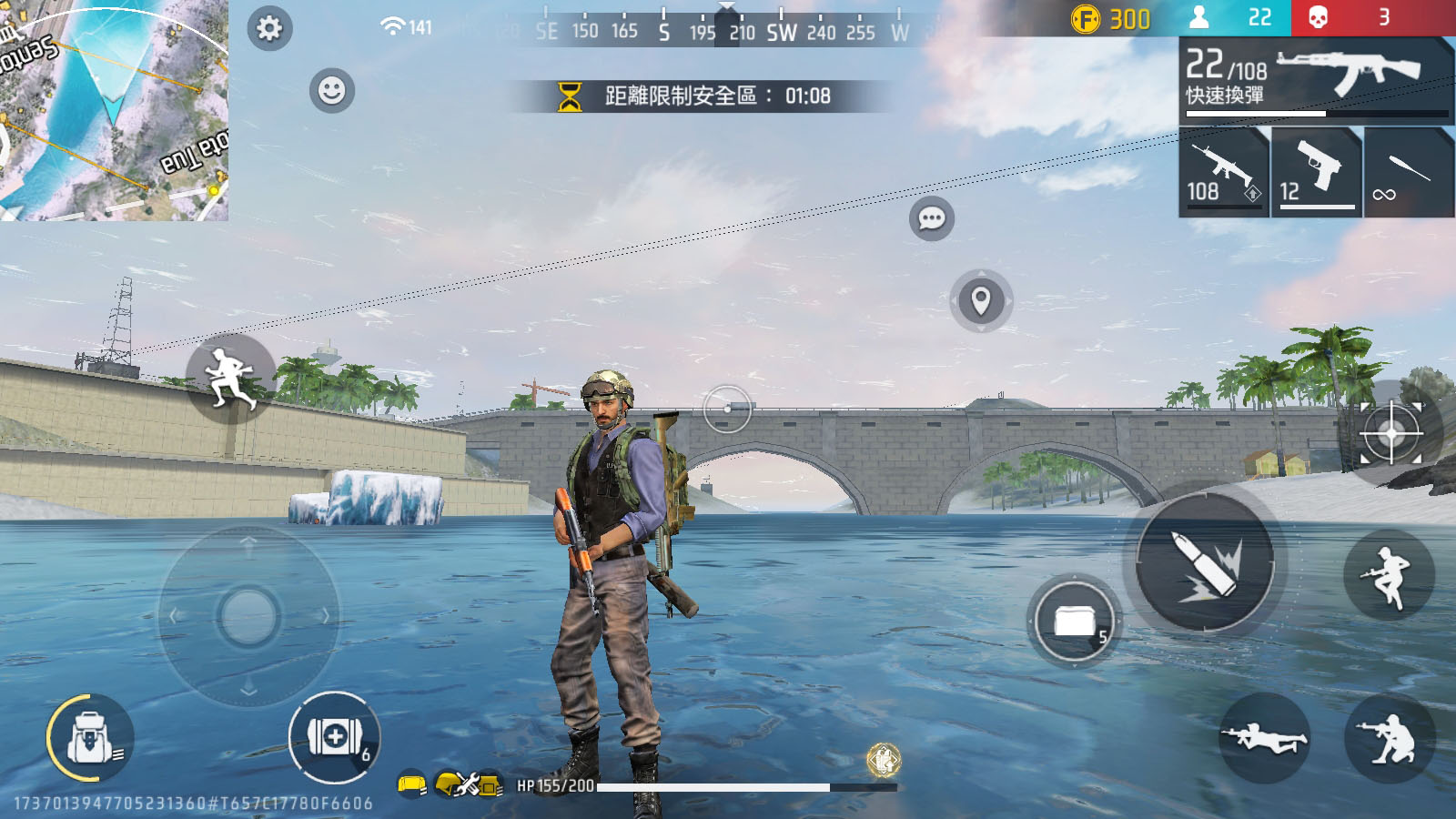Screen dimensions: 1456x819
Task: Switch to the second rifle with 108 ammo
Action: [1223, 172]
